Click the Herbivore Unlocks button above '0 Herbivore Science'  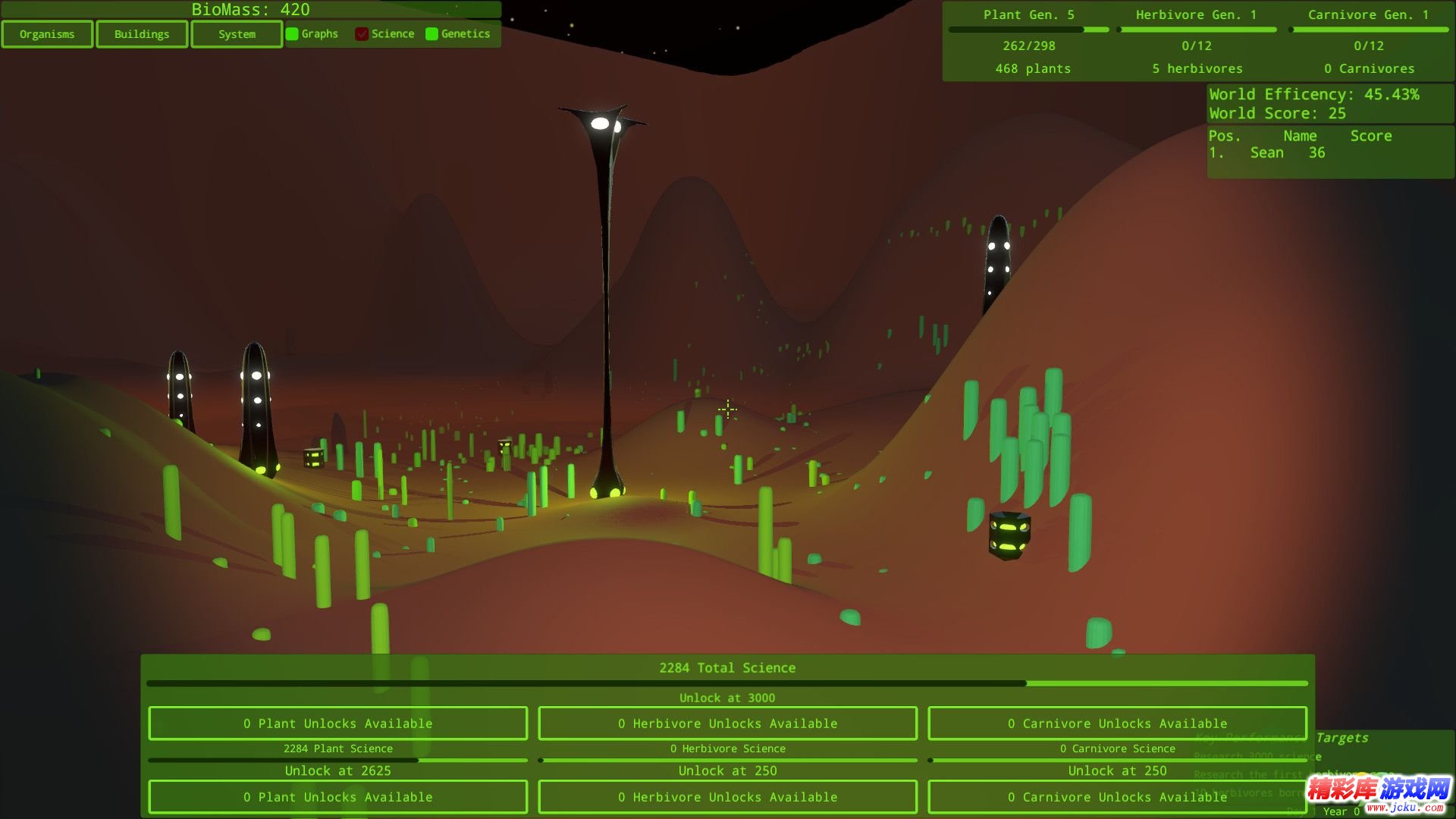point(727,723)
